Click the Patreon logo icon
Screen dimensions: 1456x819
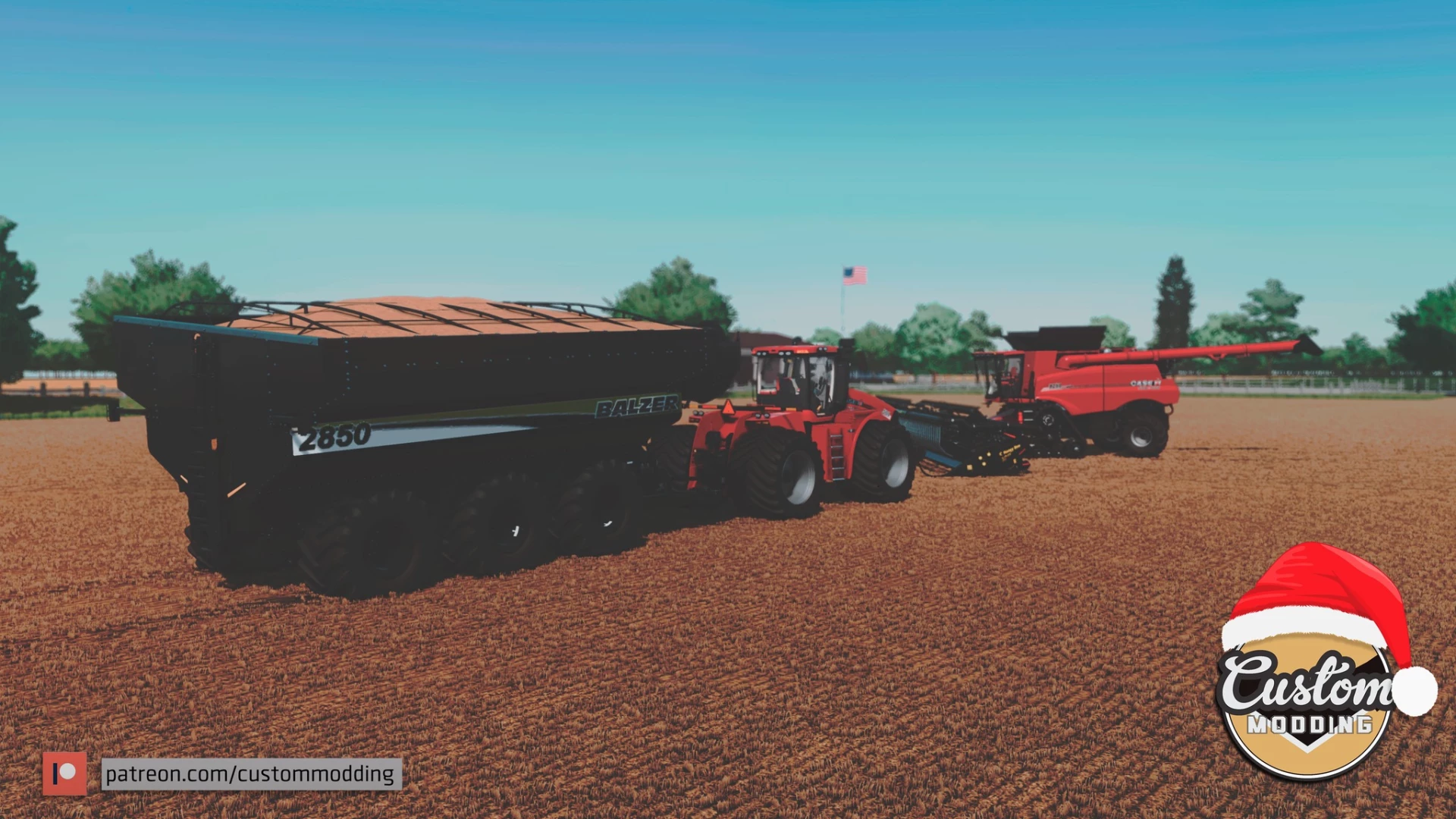tap(64, 774)
